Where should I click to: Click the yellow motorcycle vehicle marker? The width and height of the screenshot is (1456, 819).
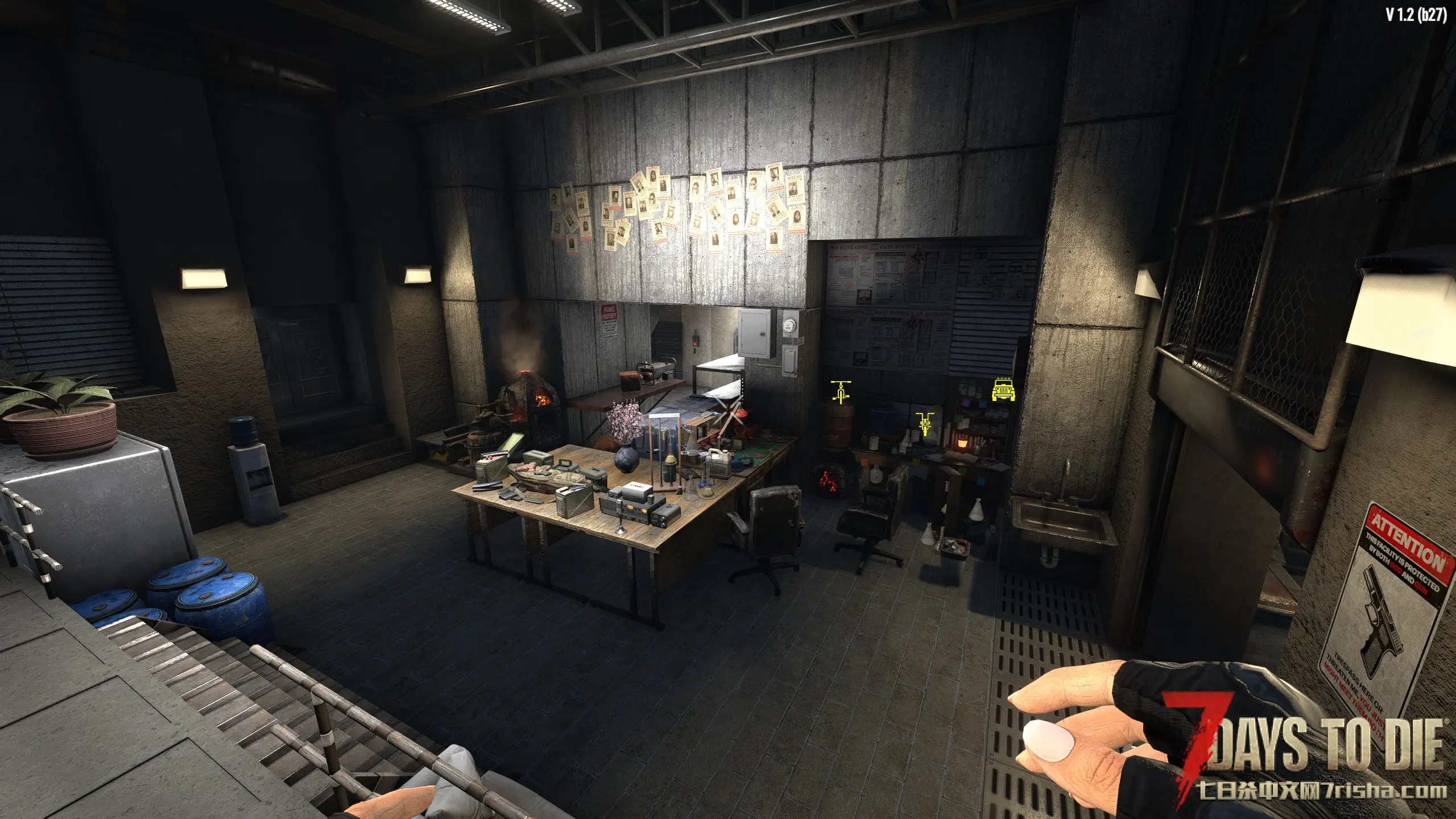point(925,424)
